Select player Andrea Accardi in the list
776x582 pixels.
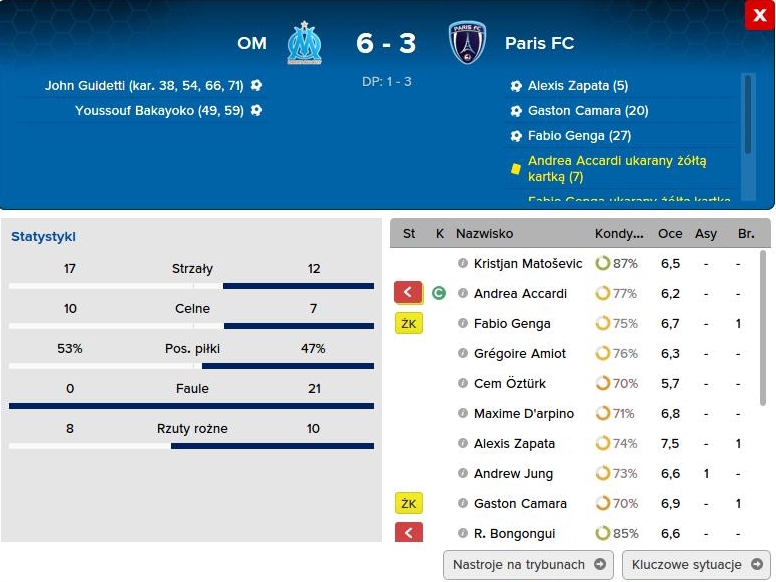click(x=520, y=294)
